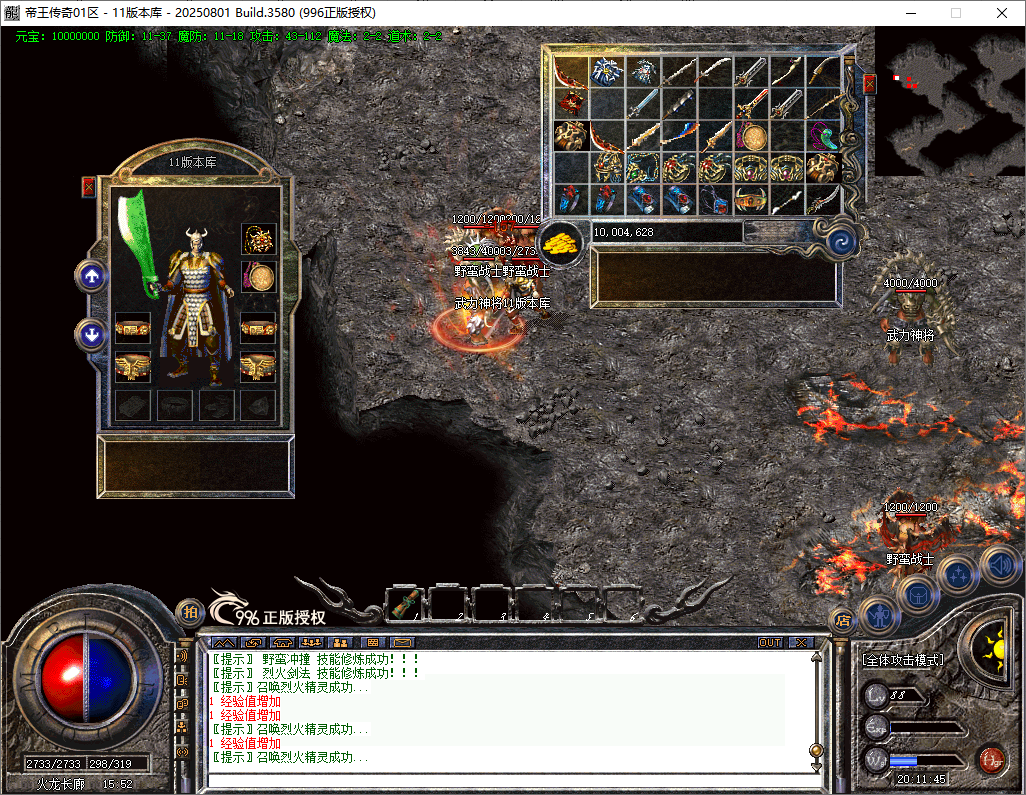1026x795 pixels.
Task: Select the gold medal item in bag
Action: point(752,136)
